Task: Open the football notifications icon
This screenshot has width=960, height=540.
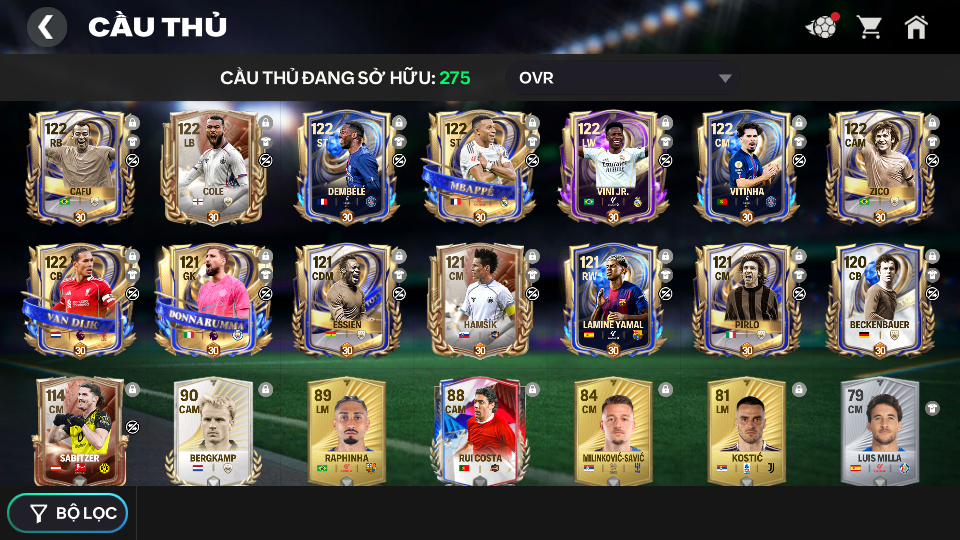Action: coord(821,27)
